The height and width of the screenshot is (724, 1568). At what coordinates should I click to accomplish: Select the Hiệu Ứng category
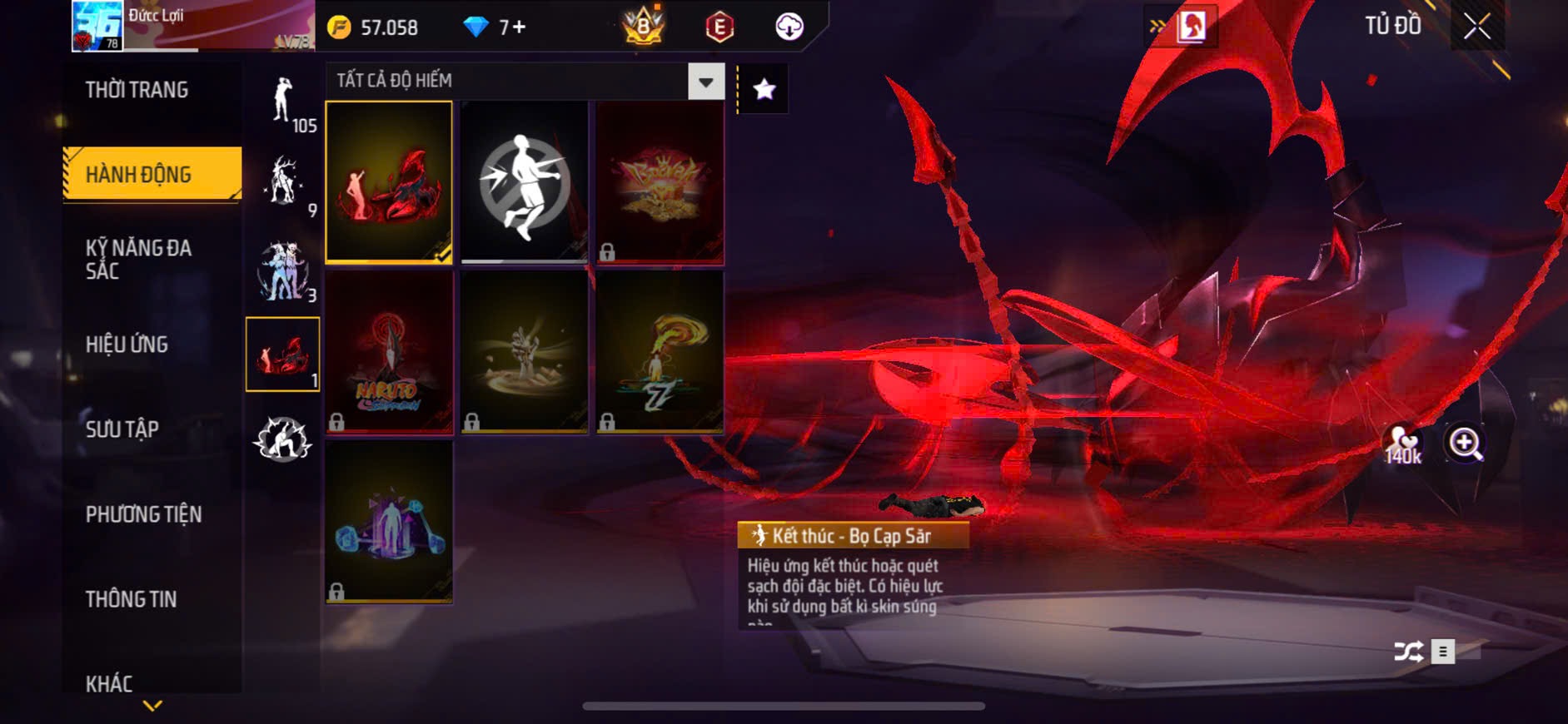pyautogui.click(x=127, y=345)
